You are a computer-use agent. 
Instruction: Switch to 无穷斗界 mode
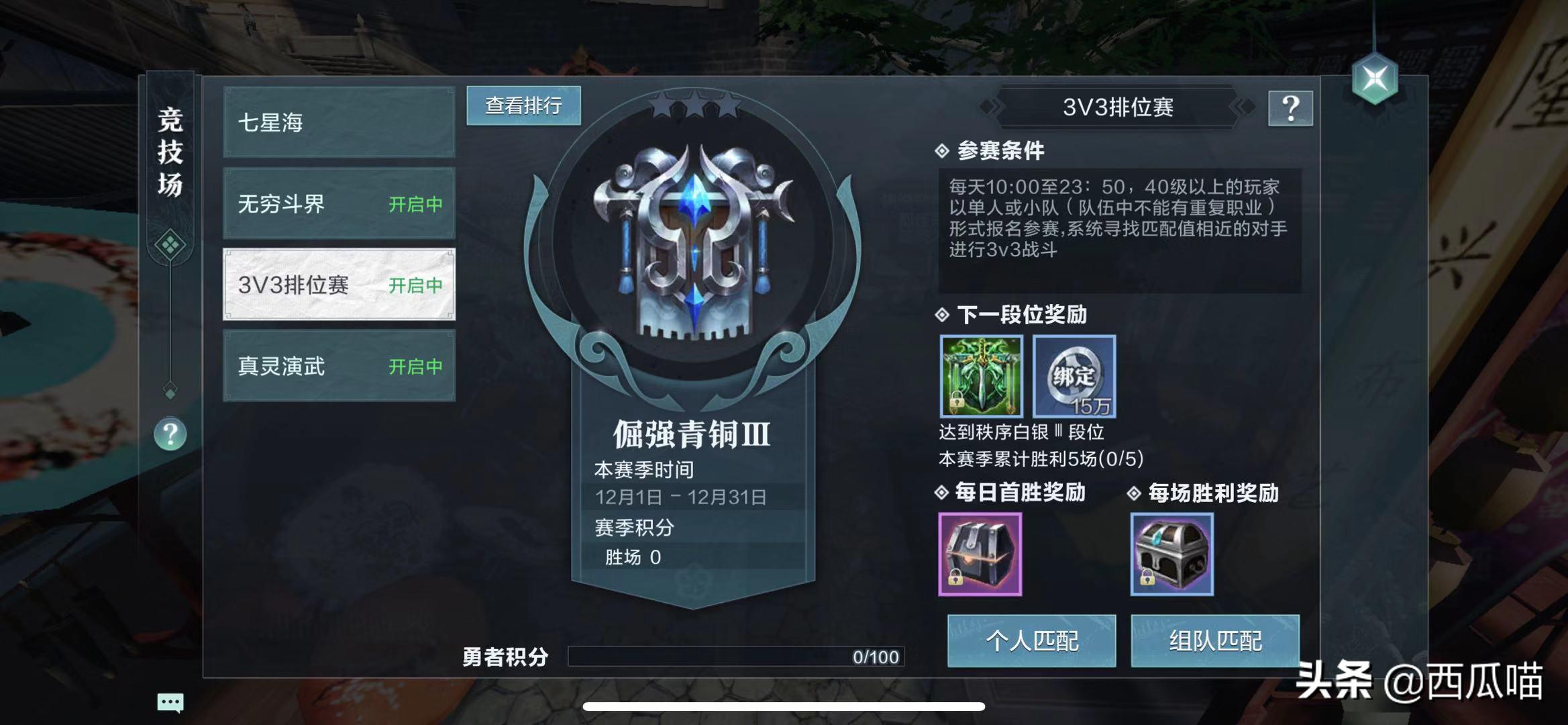pyautogui.click(x=339, y=204)
